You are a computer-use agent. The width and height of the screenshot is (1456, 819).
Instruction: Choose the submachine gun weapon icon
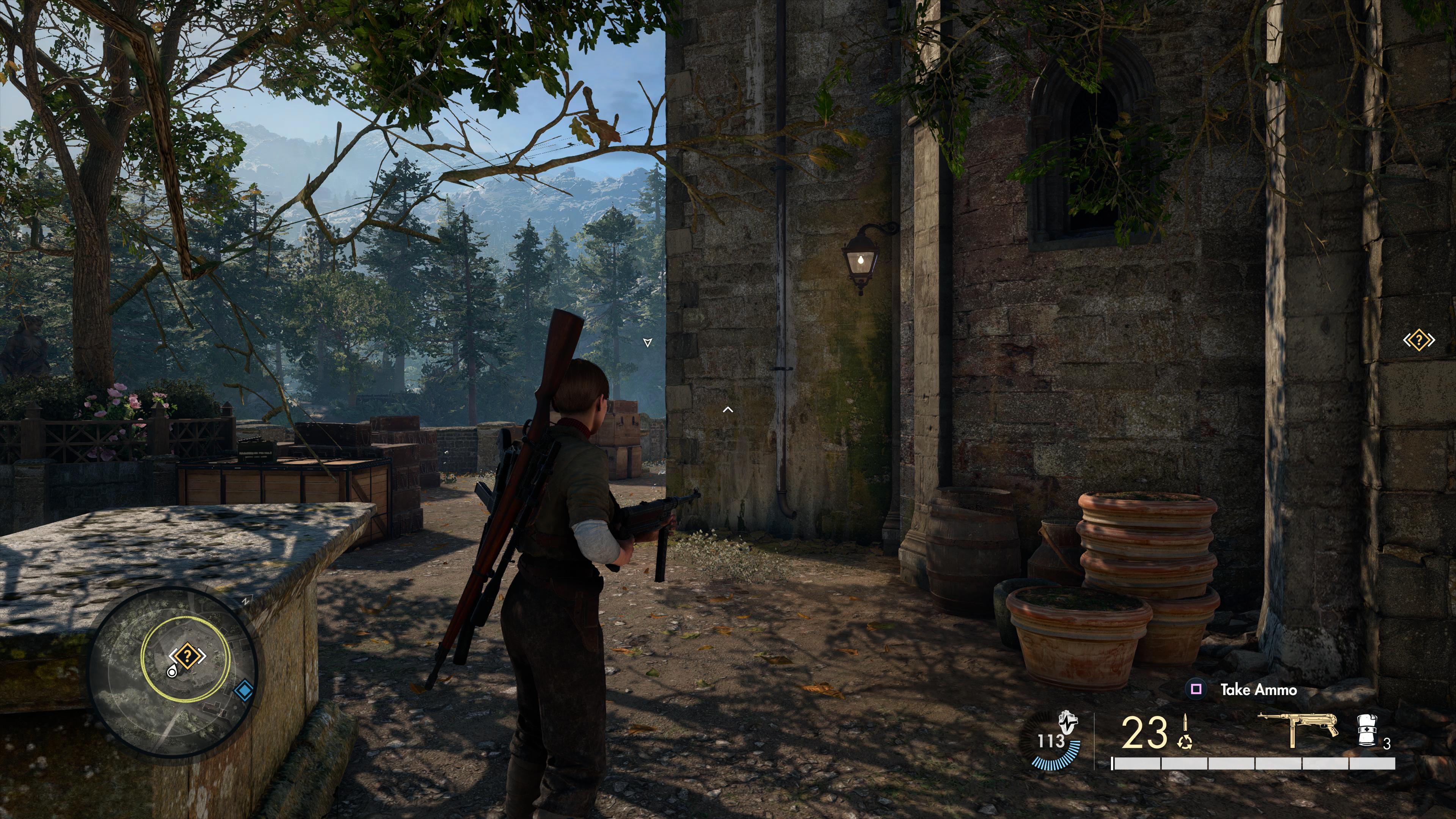(1298, 729)
